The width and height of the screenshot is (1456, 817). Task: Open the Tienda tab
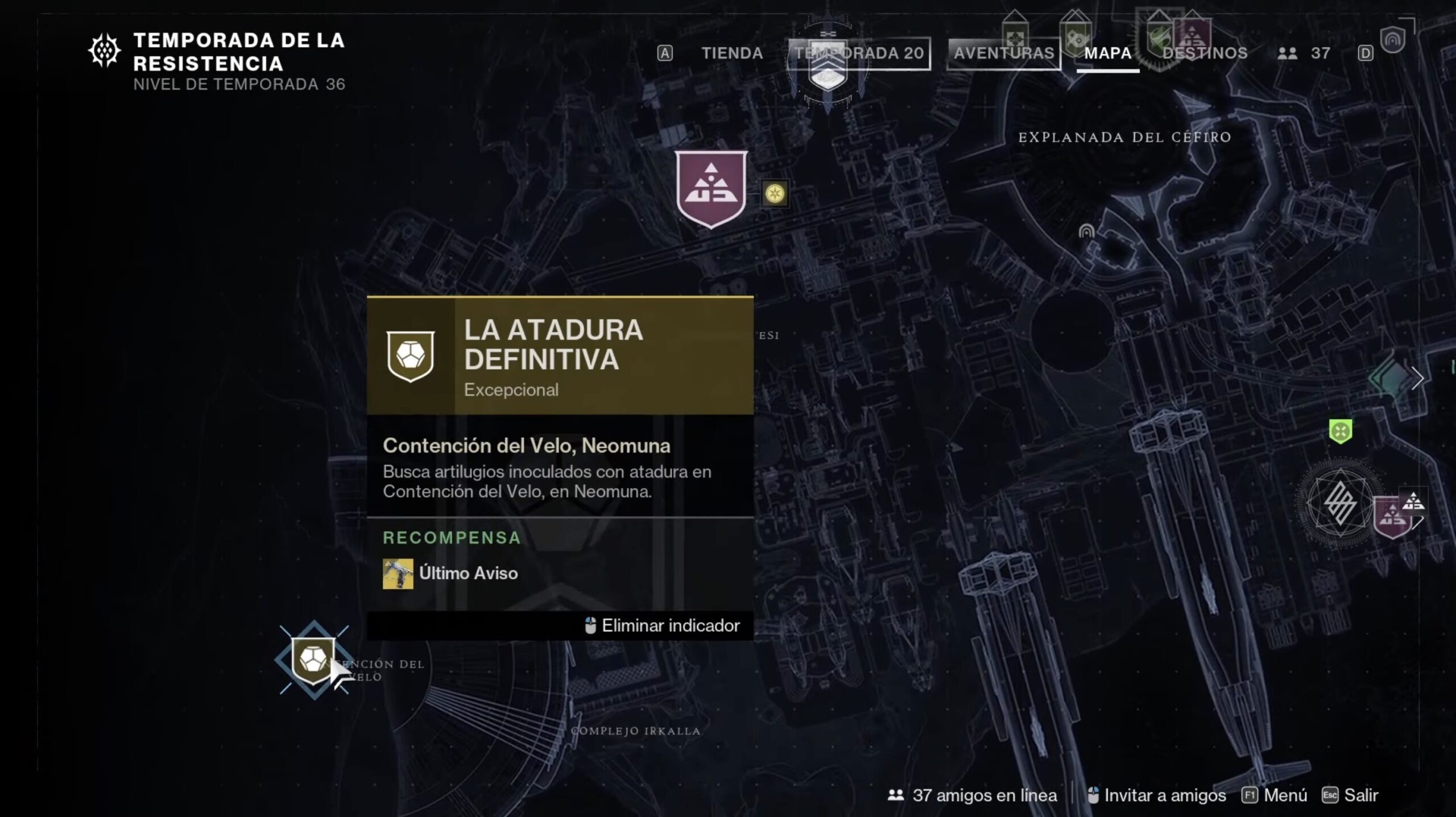pos(731,53)
